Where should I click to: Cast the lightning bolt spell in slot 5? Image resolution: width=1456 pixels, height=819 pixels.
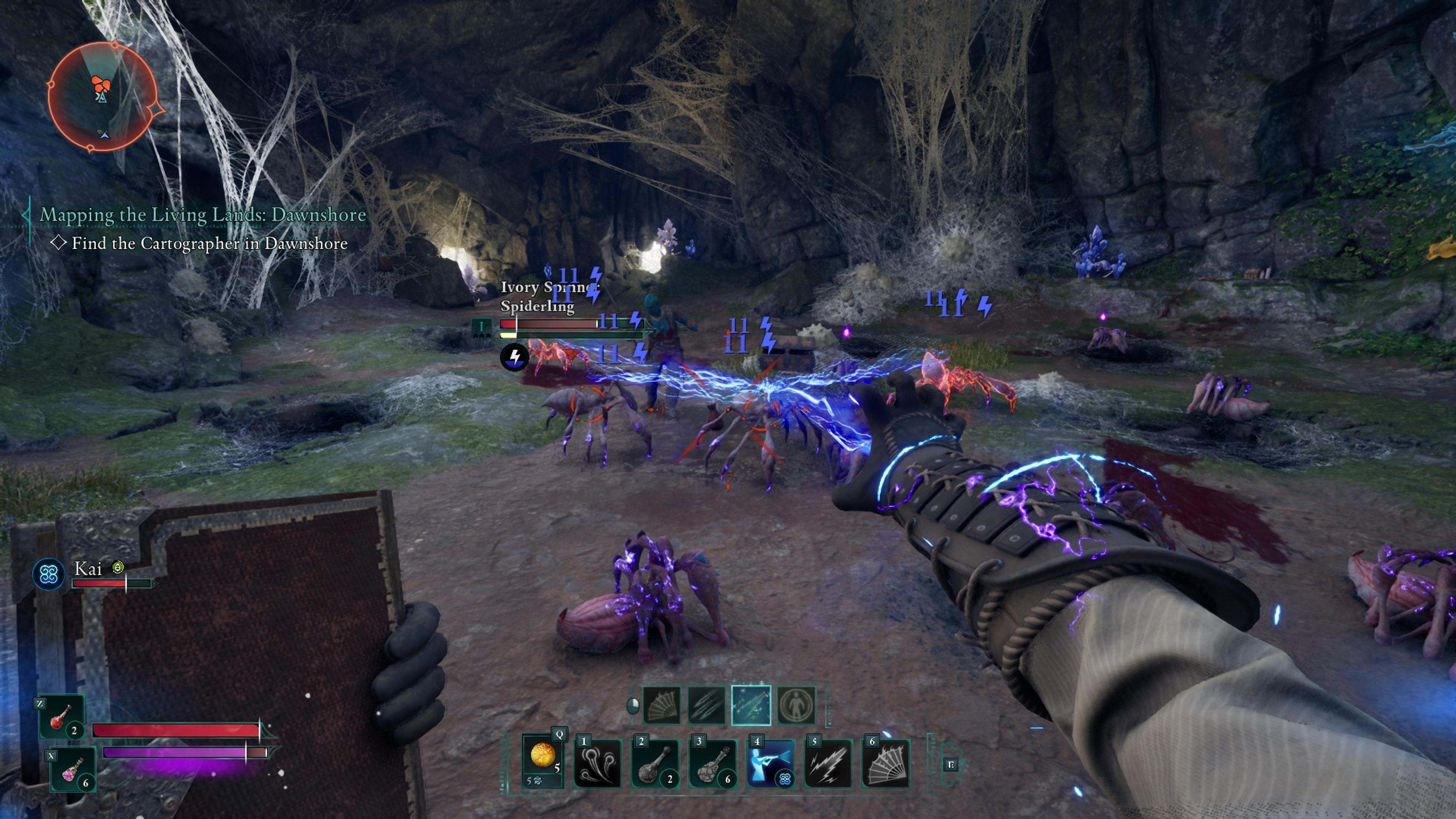(x=828, y=764)
